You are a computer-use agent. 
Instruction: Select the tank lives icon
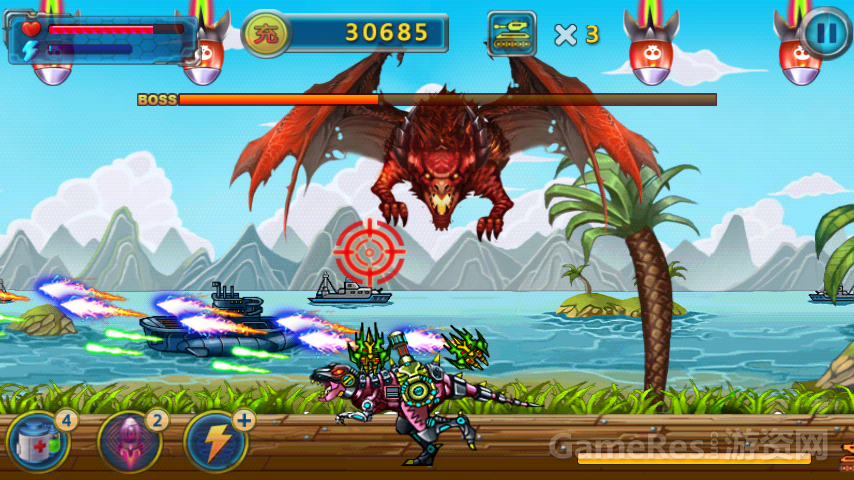(x=512, y=33)
